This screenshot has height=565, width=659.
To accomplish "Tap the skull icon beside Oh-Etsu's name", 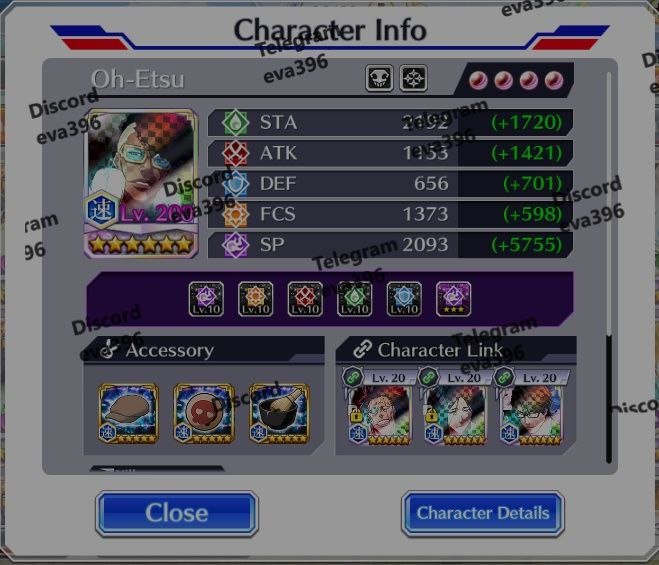I will pyautogui.click(x=380, y=79).
